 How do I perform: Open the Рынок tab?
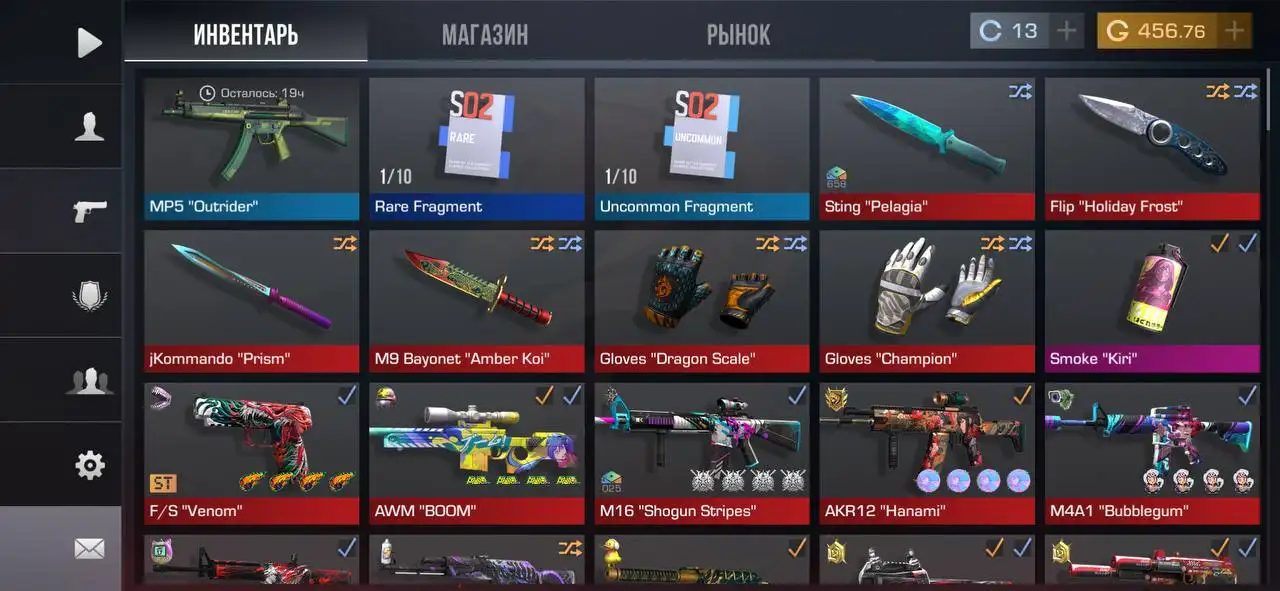(x=738, y=35)
